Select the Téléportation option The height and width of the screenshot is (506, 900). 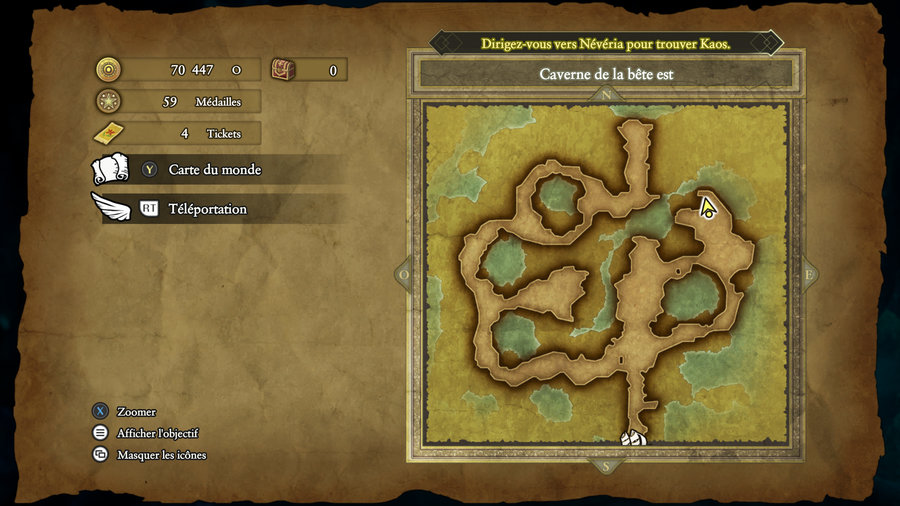tap(207, 209)
